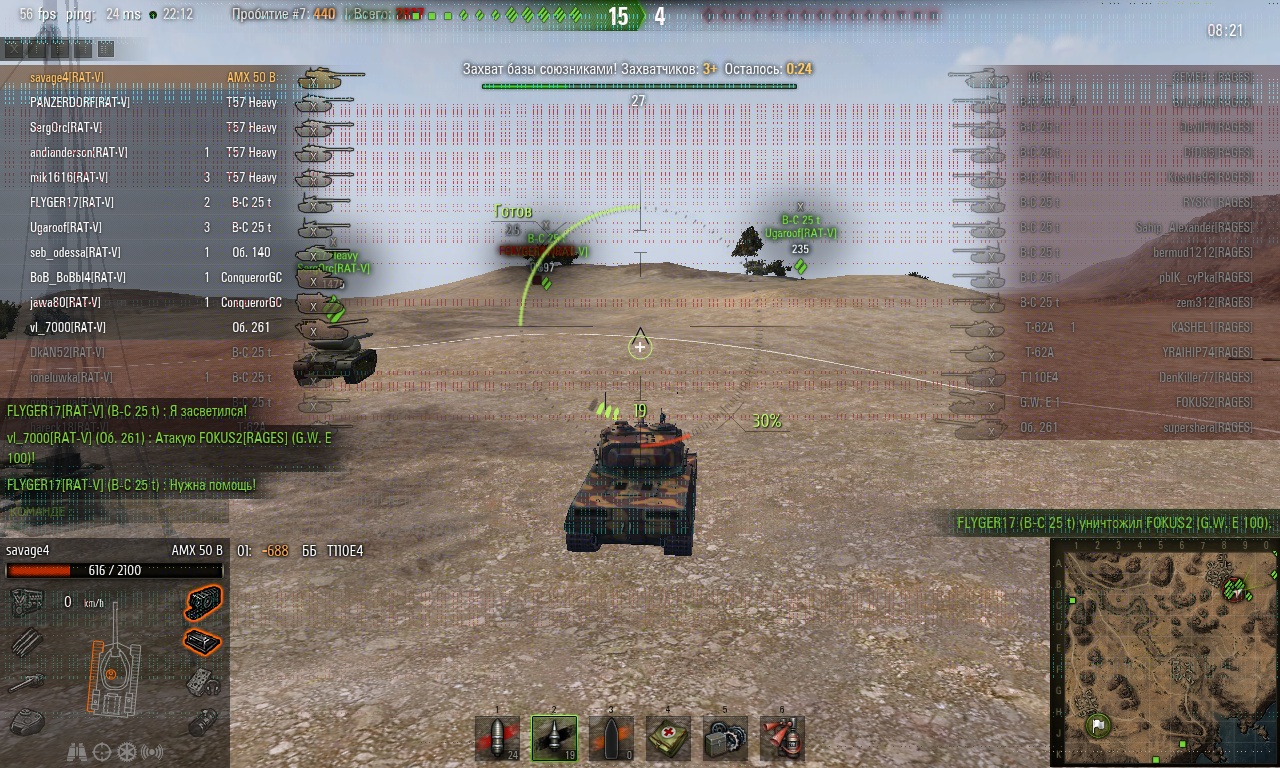1280x768 pixels.
Task: Use the first aid kit consumable
Action: point(668,738)
